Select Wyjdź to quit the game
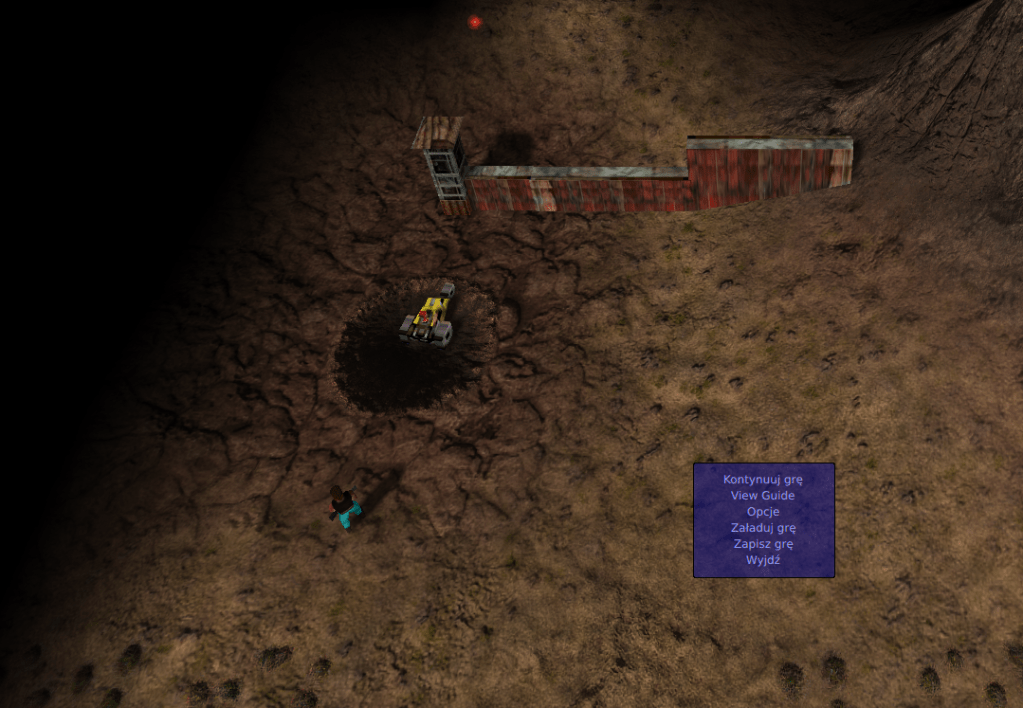The image size is (1023, 708). (763, 560)
